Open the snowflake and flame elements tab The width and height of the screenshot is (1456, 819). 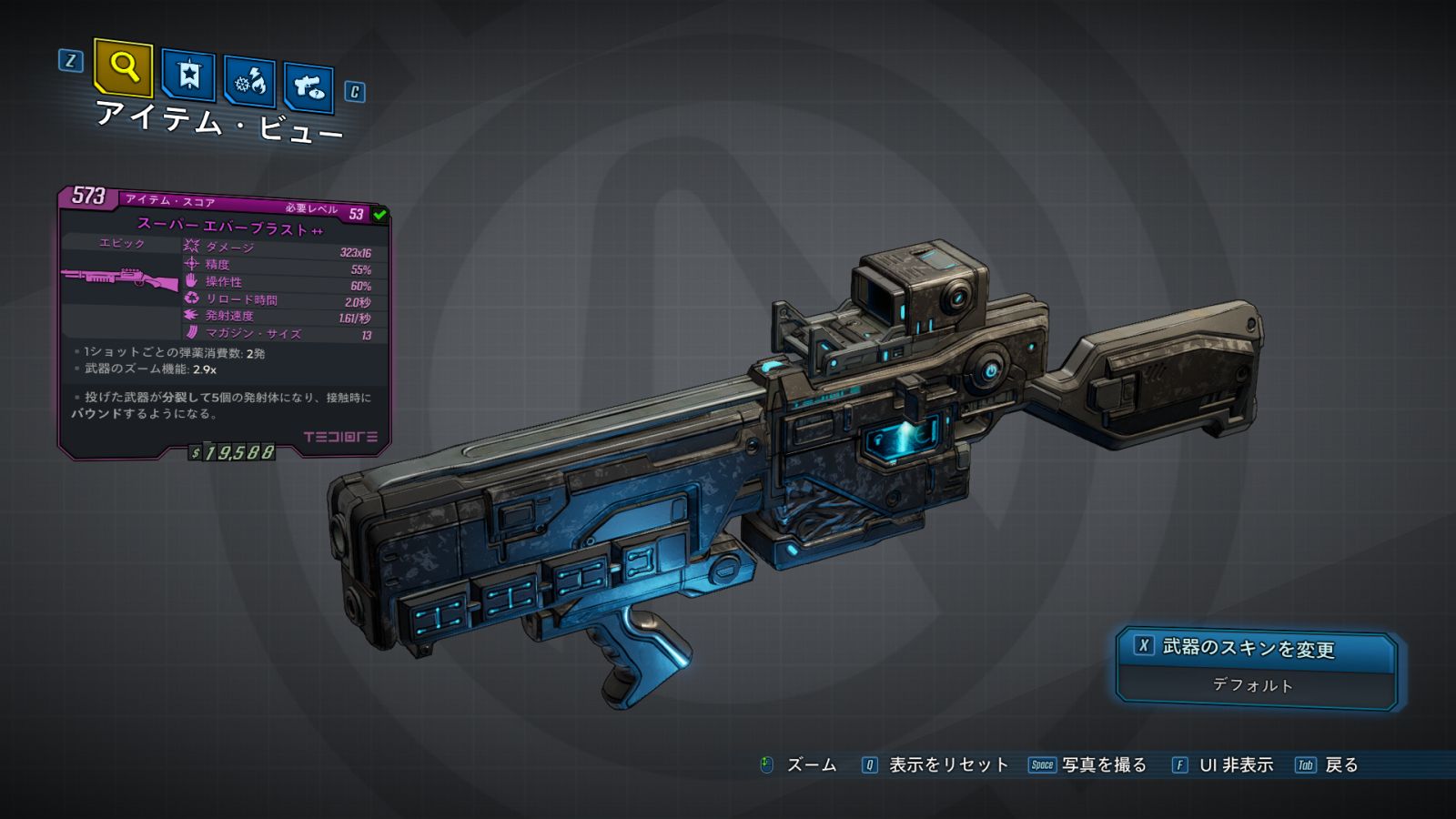(x=249, y=83)
